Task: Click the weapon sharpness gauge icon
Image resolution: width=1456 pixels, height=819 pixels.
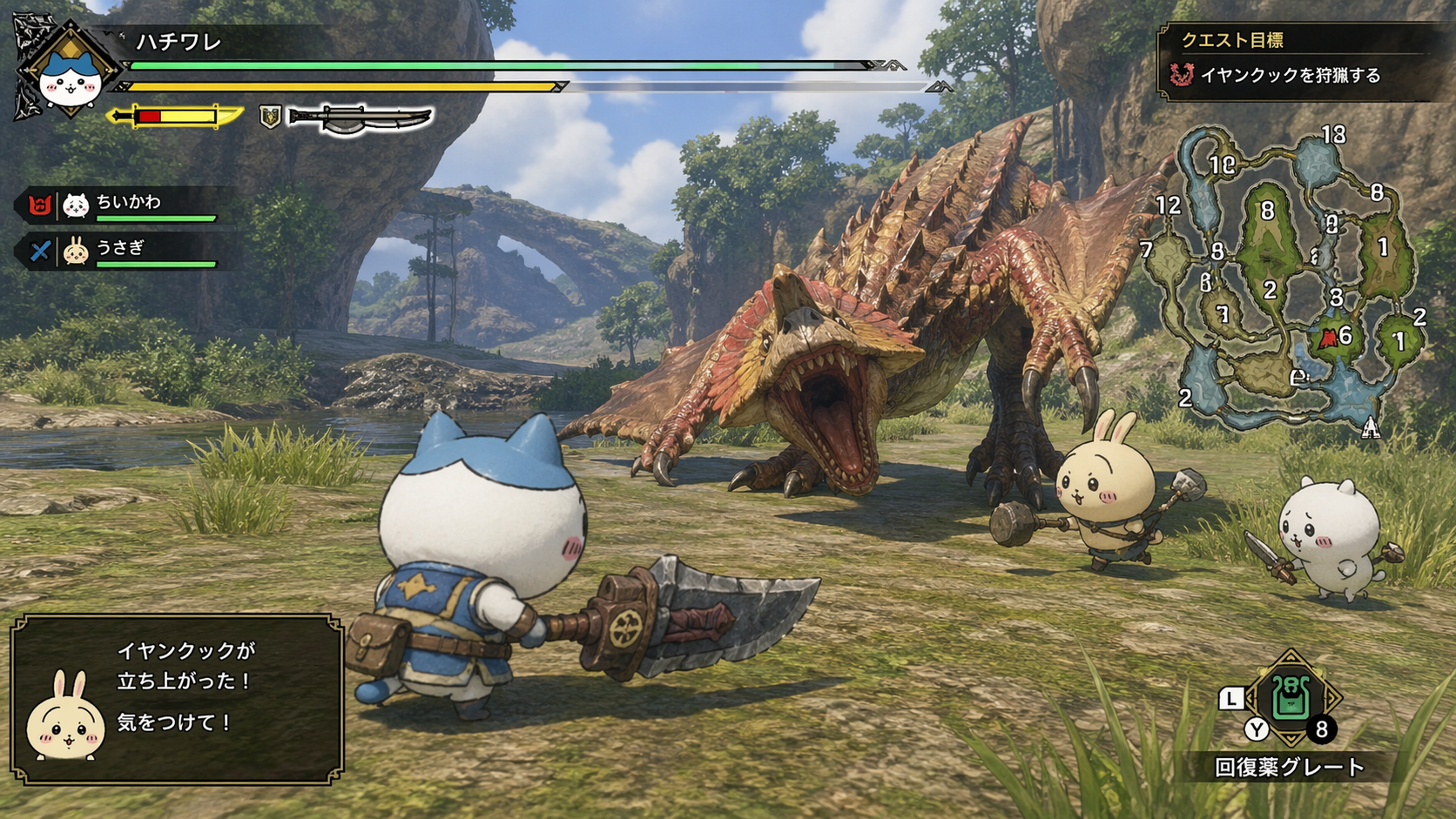Action: tap(175, 116)
